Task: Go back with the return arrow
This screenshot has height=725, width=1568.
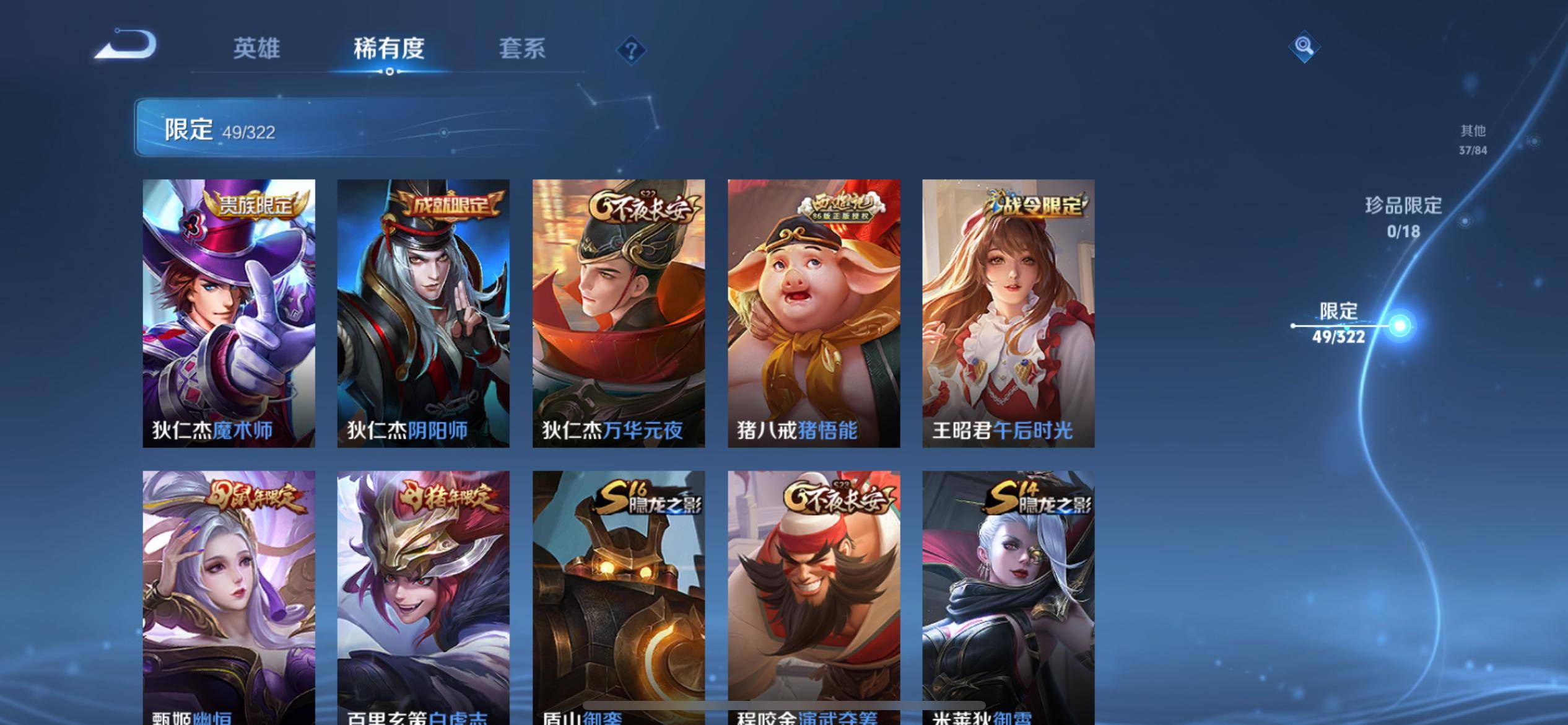Action: tap(127, 45)
